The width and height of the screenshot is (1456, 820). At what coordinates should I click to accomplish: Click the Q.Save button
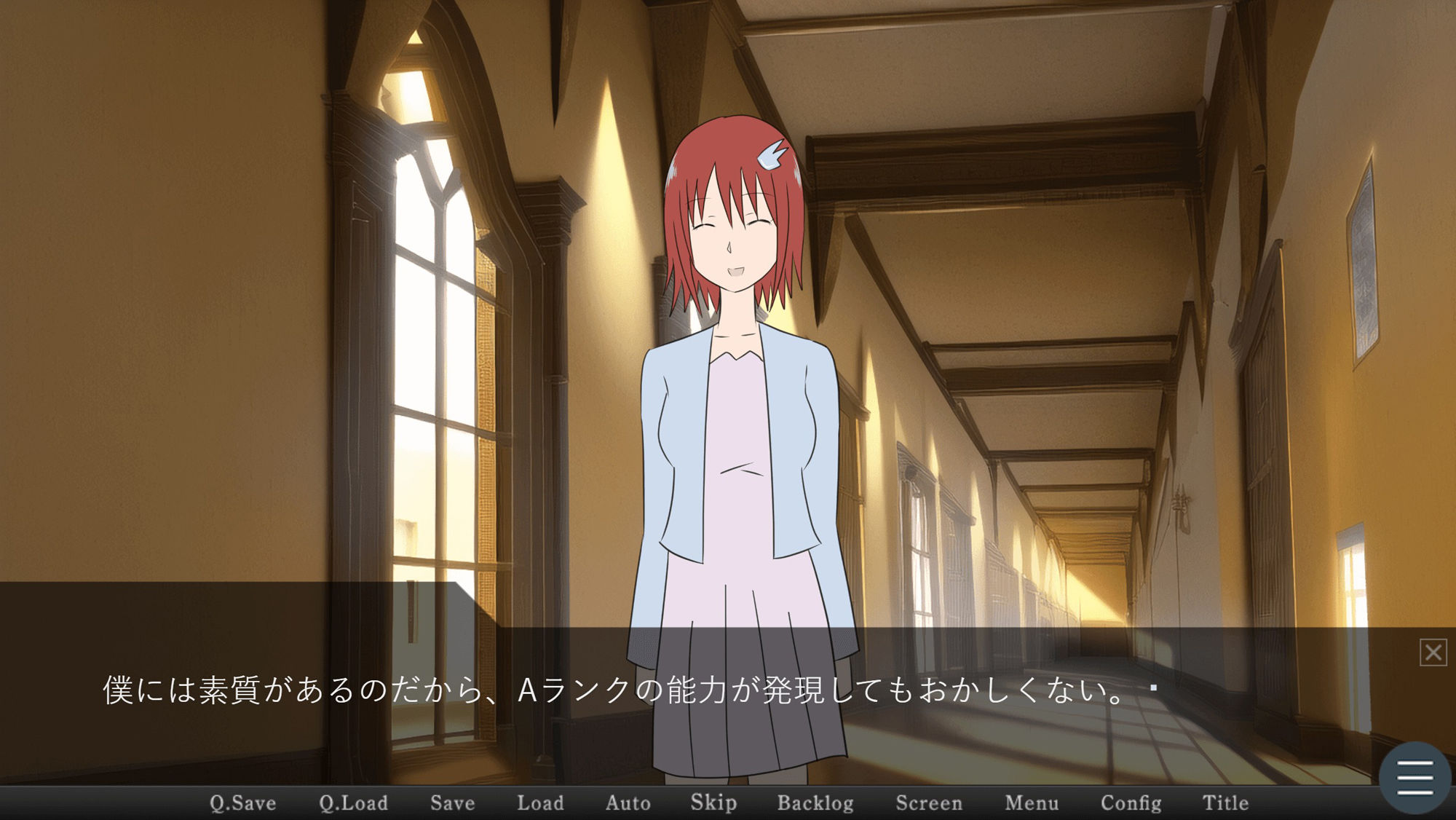click(x=243, y=803)
